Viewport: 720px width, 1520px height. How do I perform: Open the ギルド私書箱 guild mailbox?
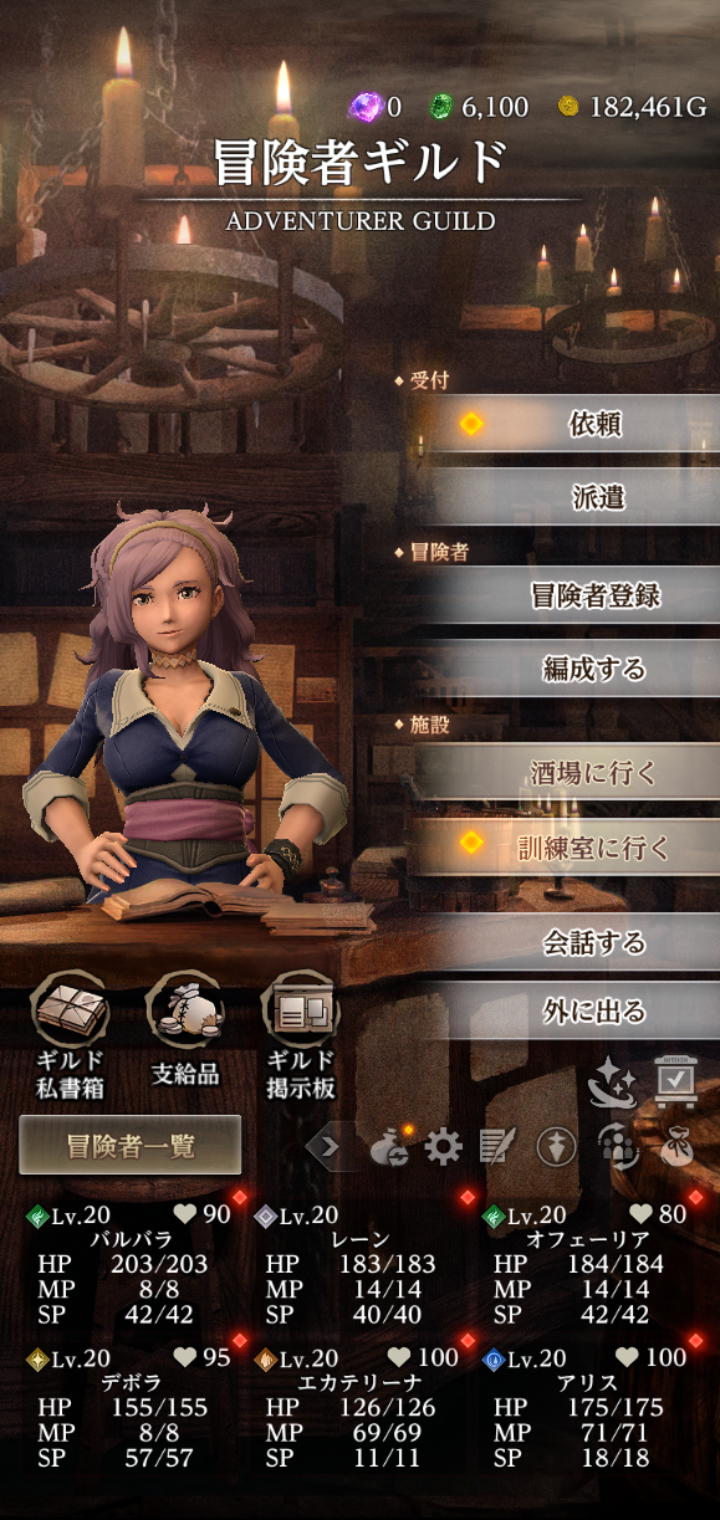coord(71,1033)
